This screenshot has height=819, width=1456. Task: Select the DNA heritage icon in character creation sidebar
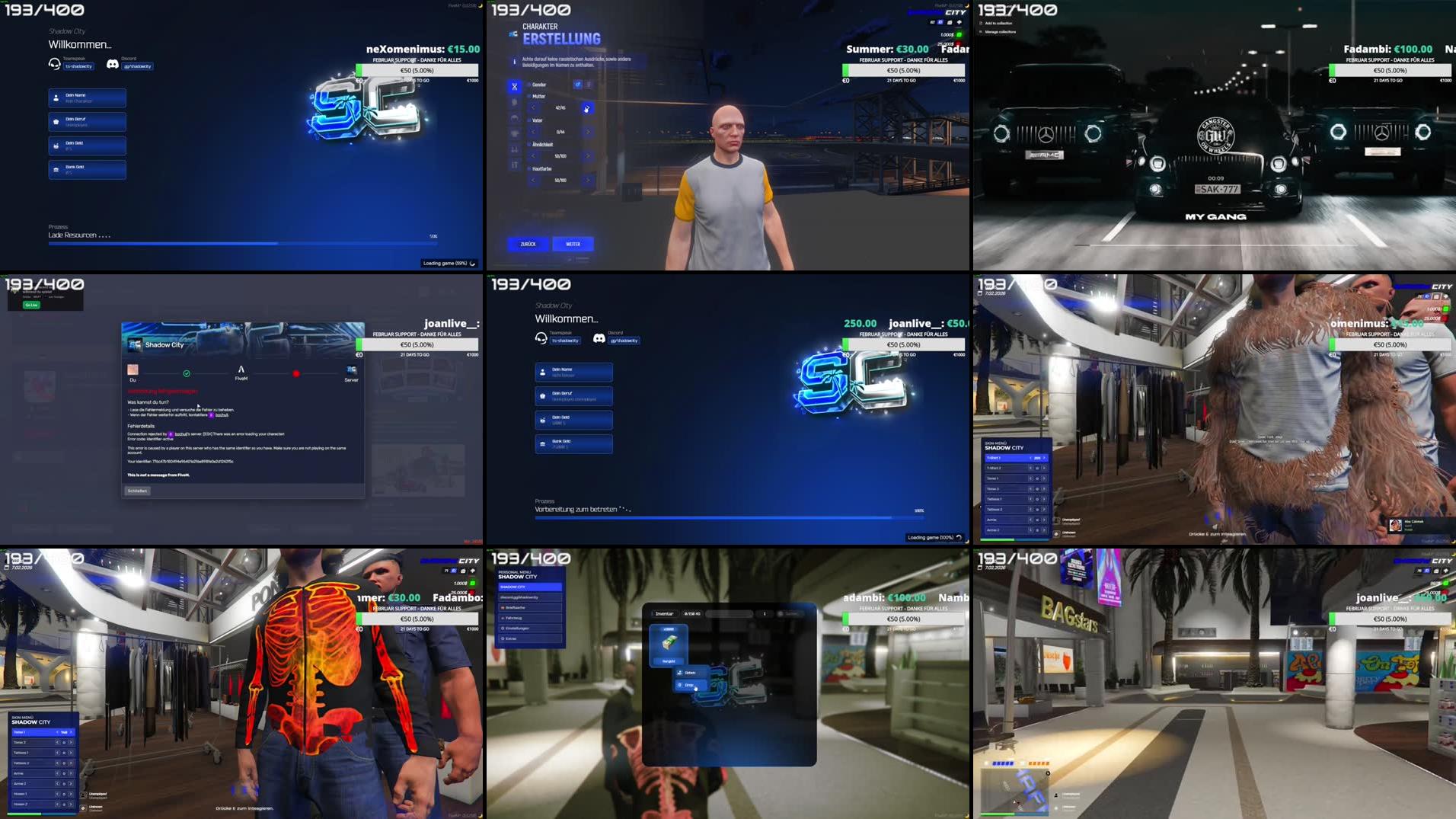pos(515,87)
